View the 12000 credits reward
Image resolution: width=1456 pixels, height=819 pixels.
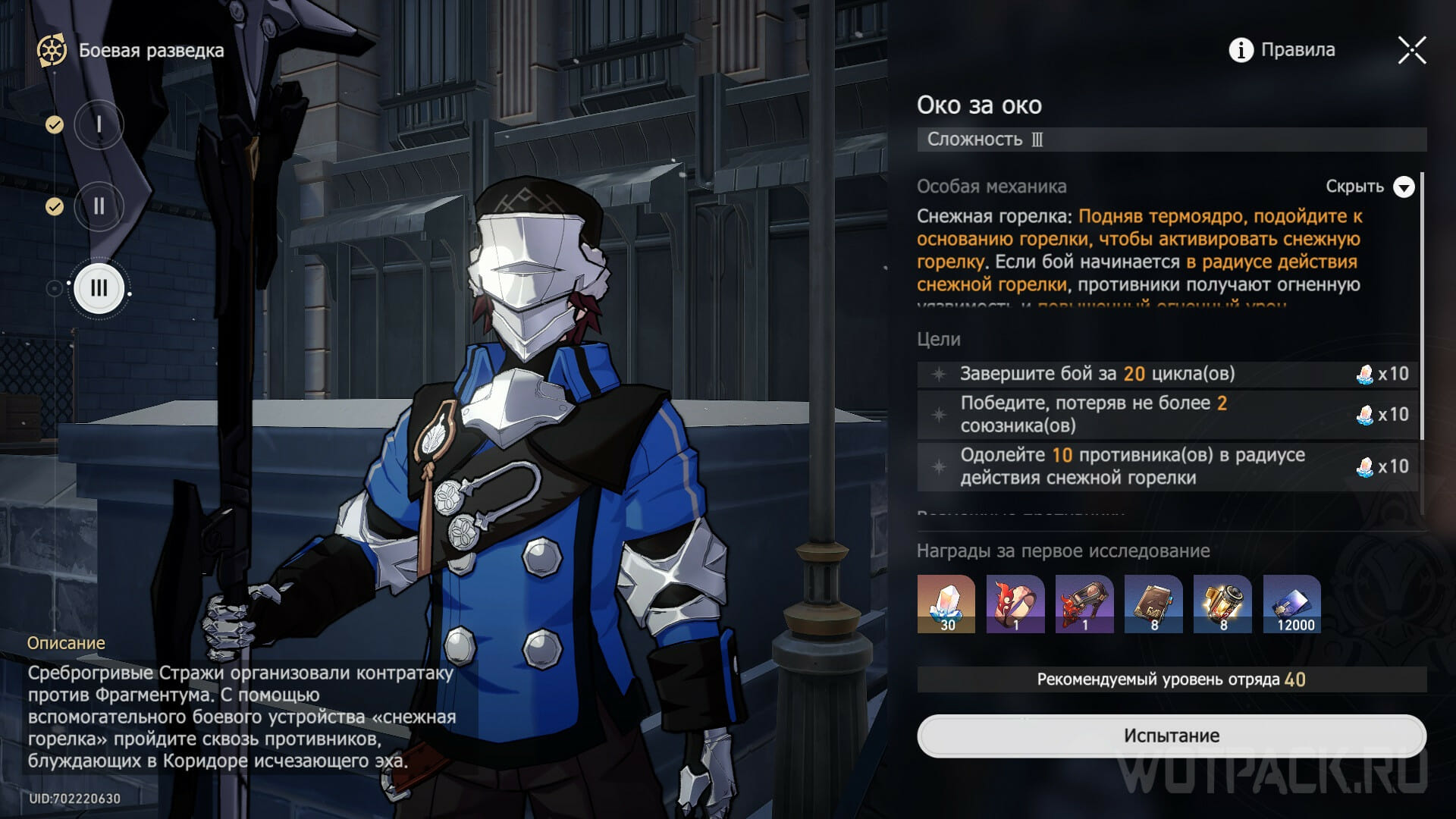click(1292, 604)
